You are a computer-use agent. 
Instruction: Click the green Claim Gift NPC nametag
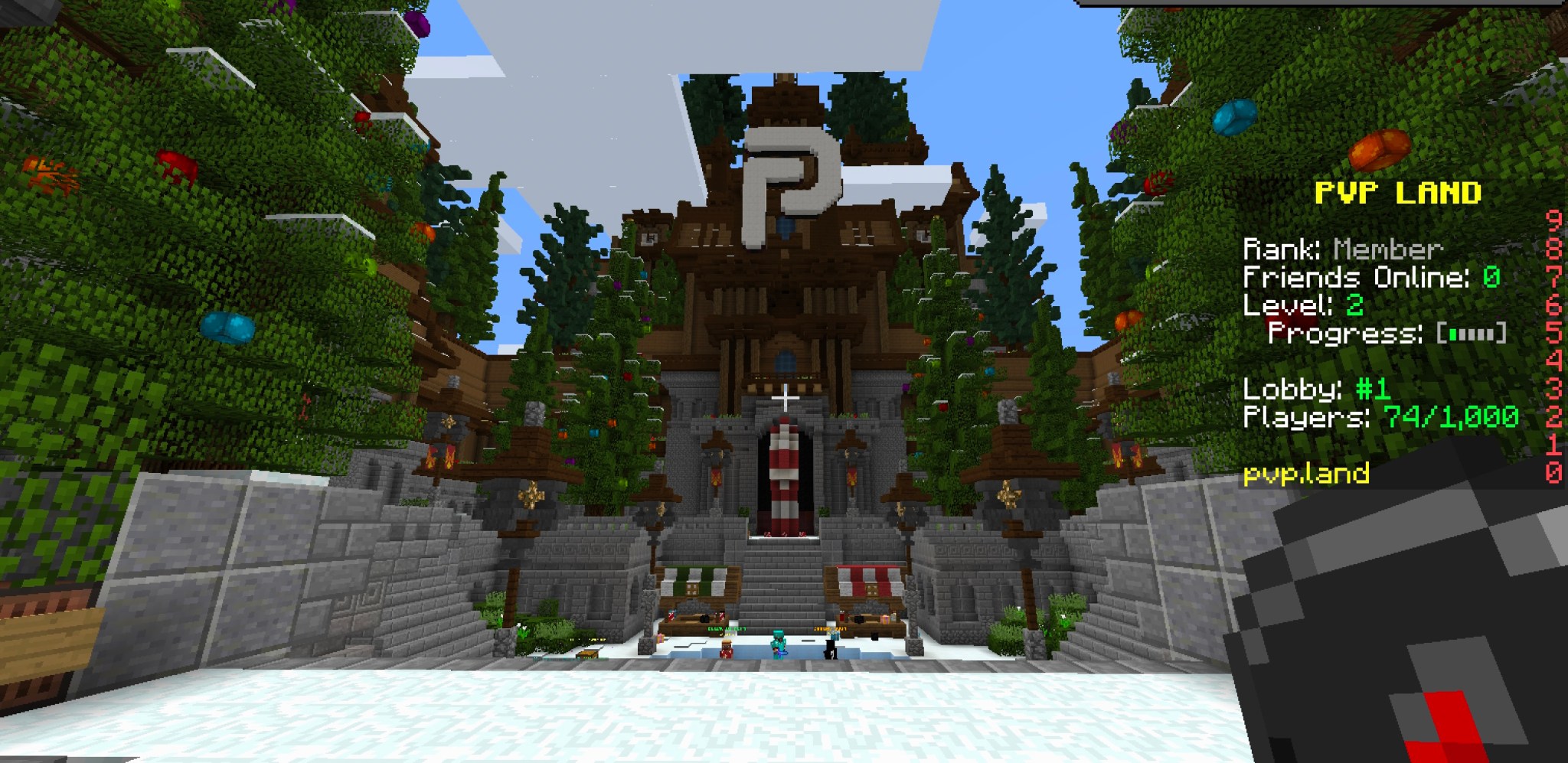[x=727, y=629]
